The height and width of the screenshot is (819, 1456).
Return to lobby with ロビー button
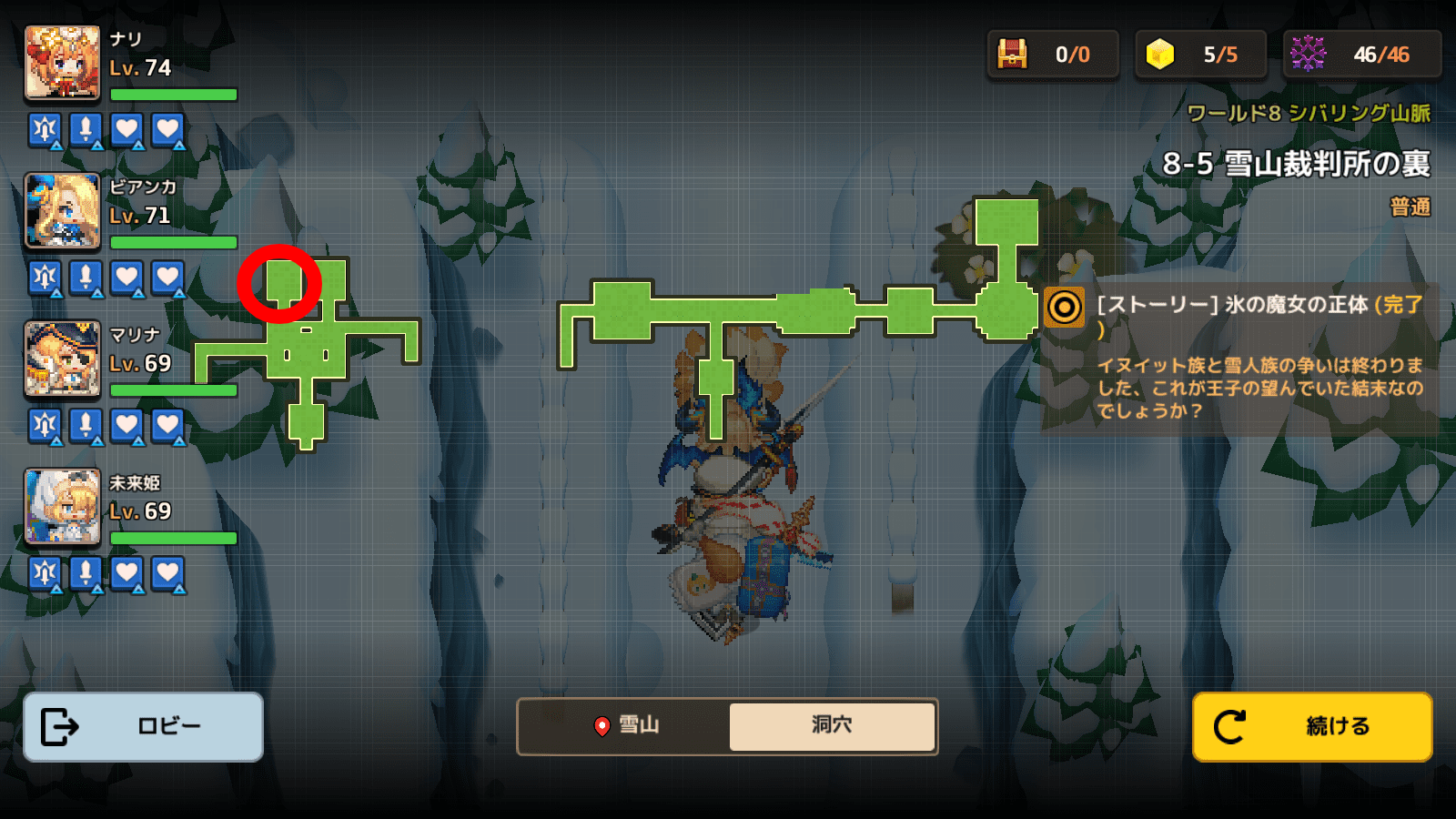click(x=143, y=726)
